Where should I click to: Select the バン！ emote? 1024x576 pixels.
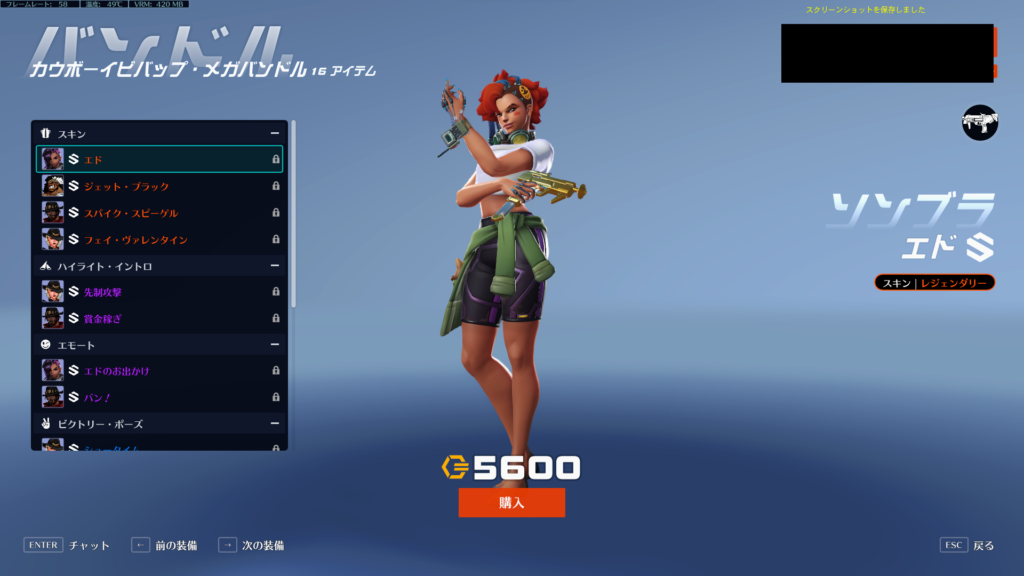pyautogui.click(x=159, y=397)
